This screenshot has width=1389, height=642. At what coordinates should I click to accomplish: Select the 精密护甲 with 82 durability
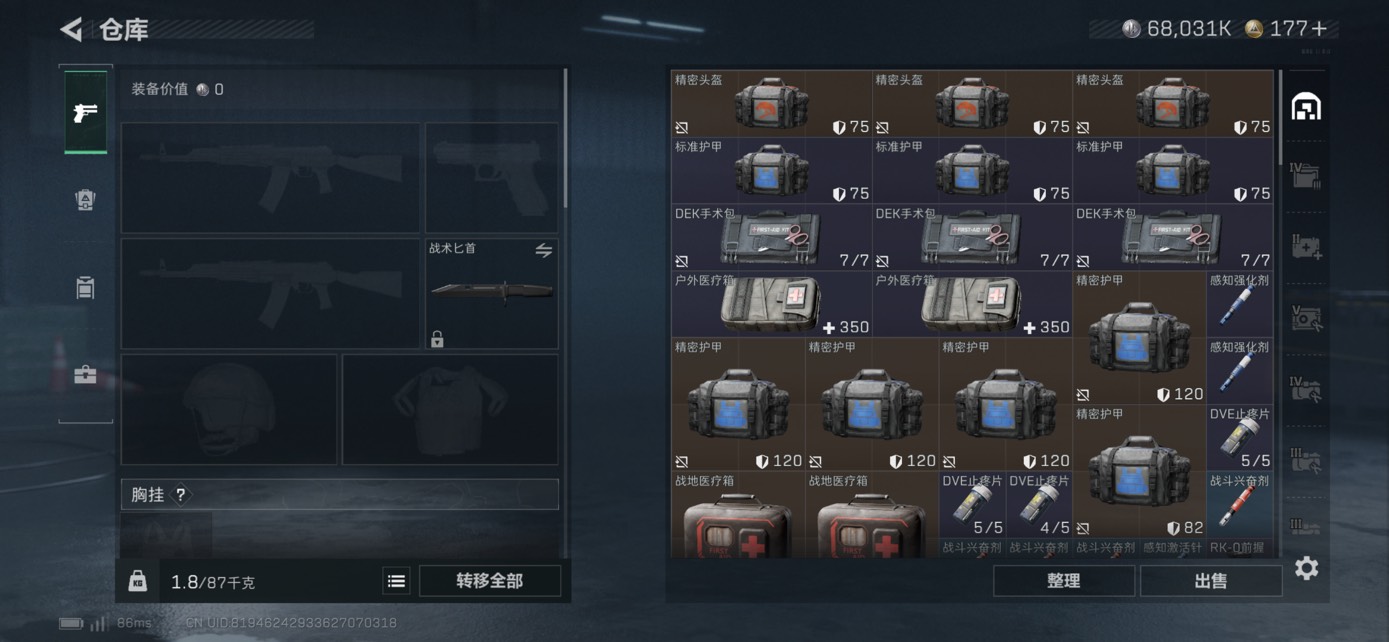coord(1138,470)
